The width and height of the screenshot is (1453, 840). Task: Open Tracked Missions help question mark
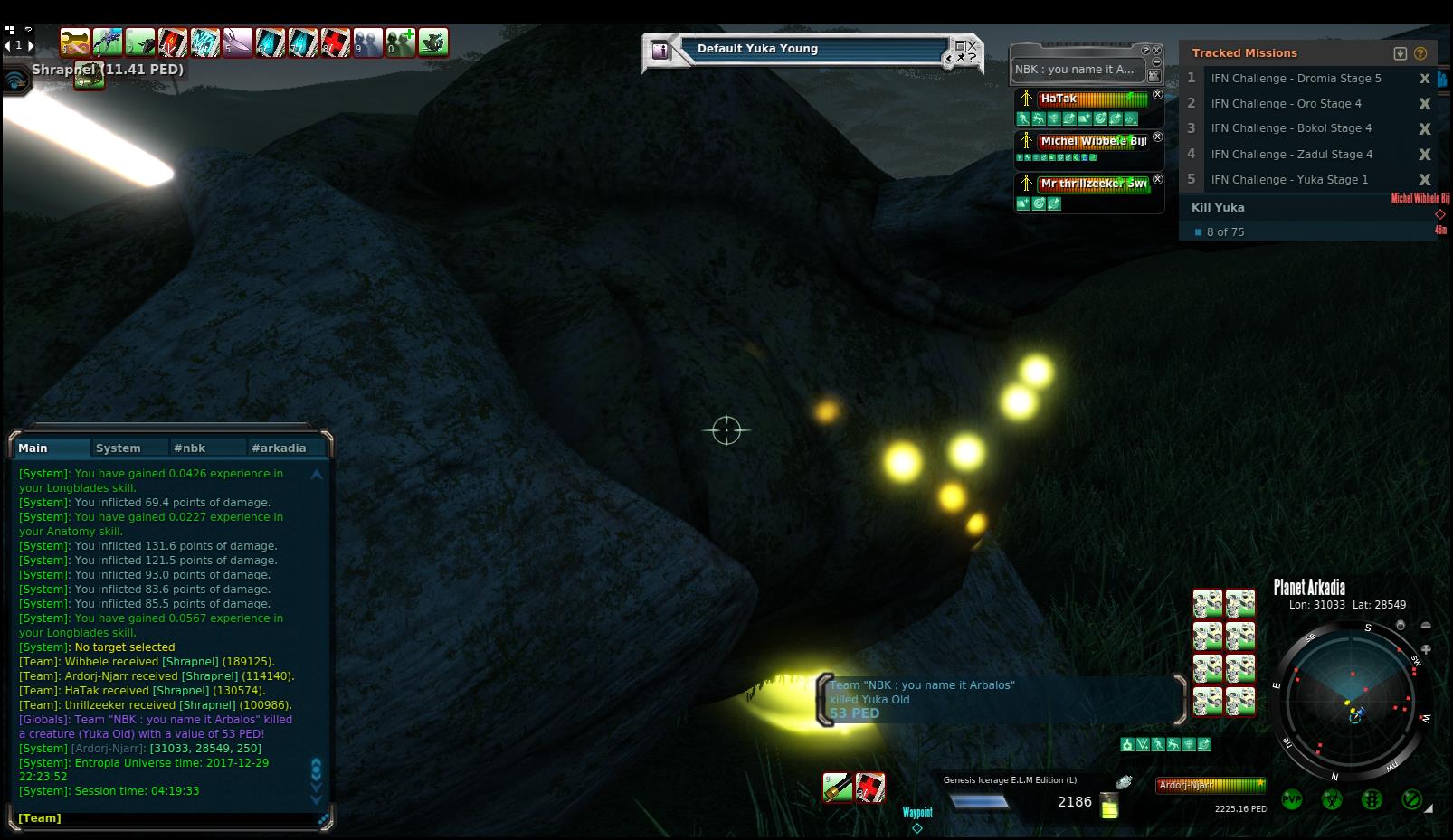[1420, 53]
